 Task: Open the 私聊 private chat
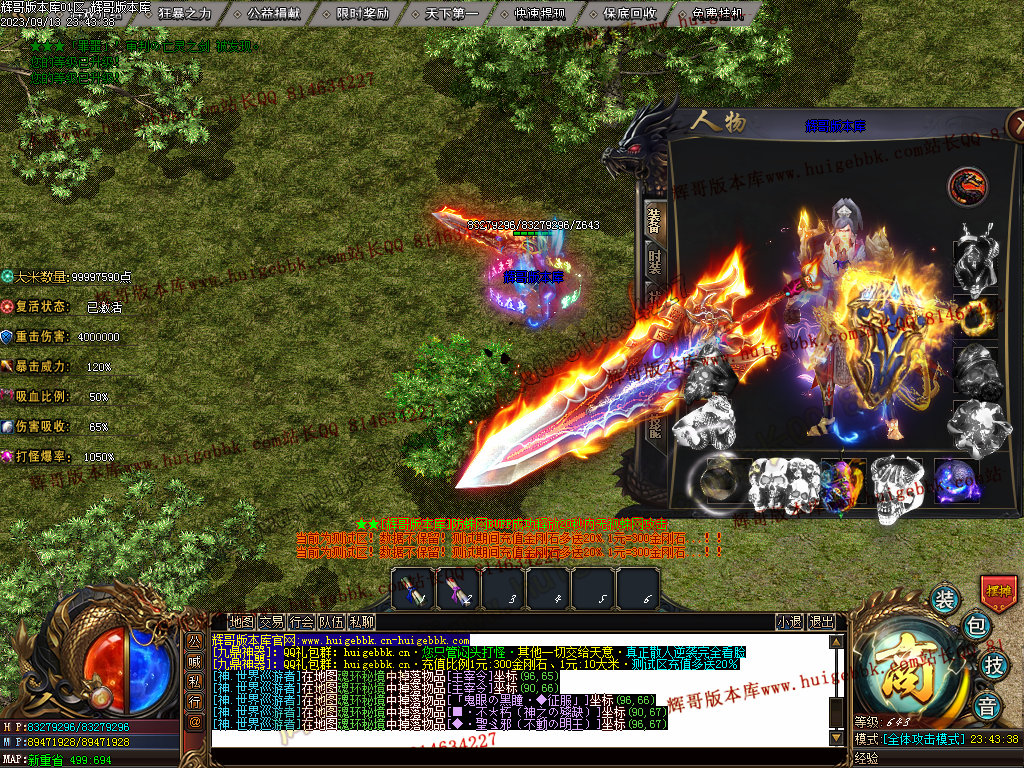click(361, 621)
